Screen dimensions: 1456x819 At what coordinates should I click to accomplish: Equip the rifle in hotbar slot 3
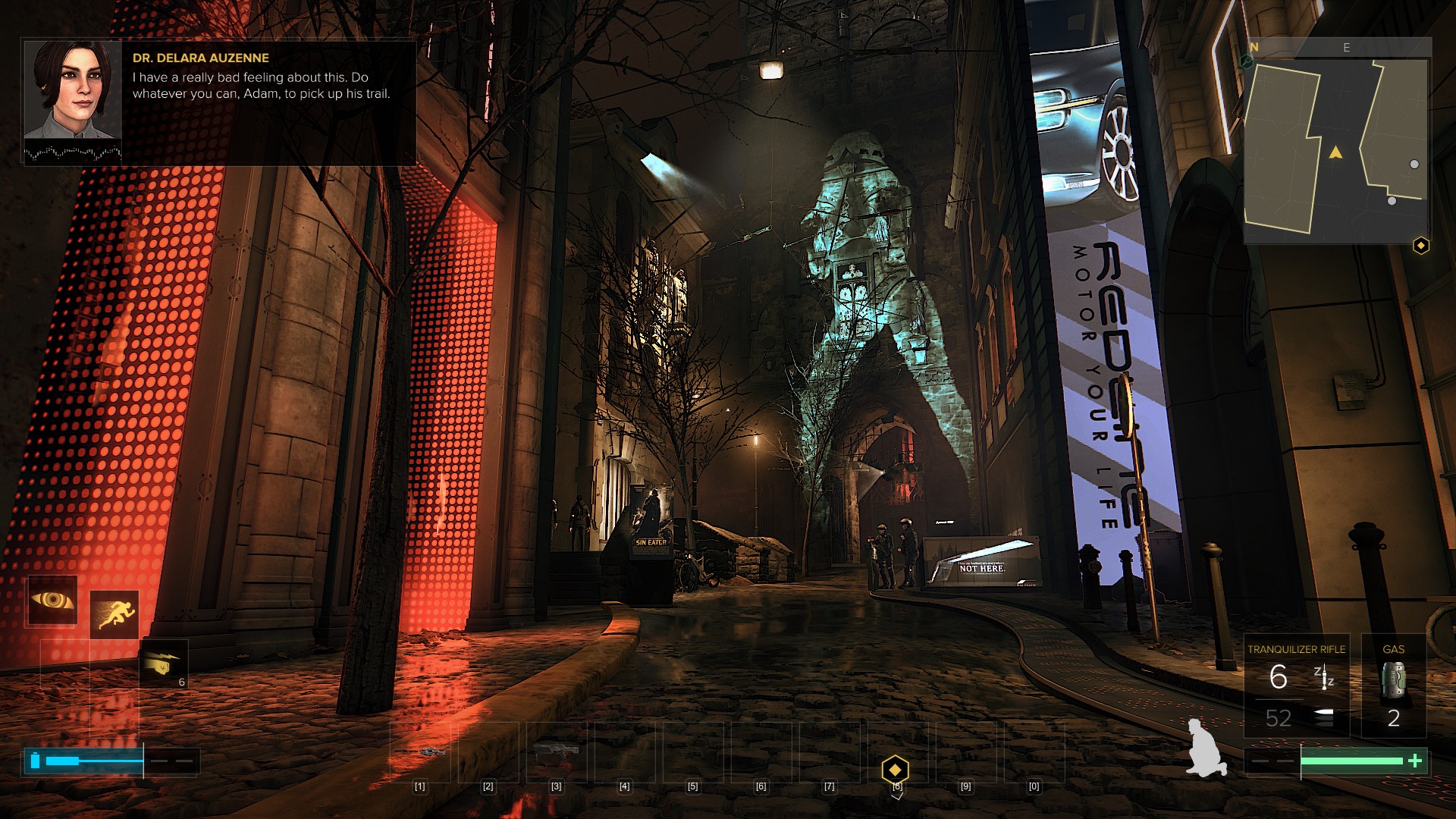click(556, 752)
